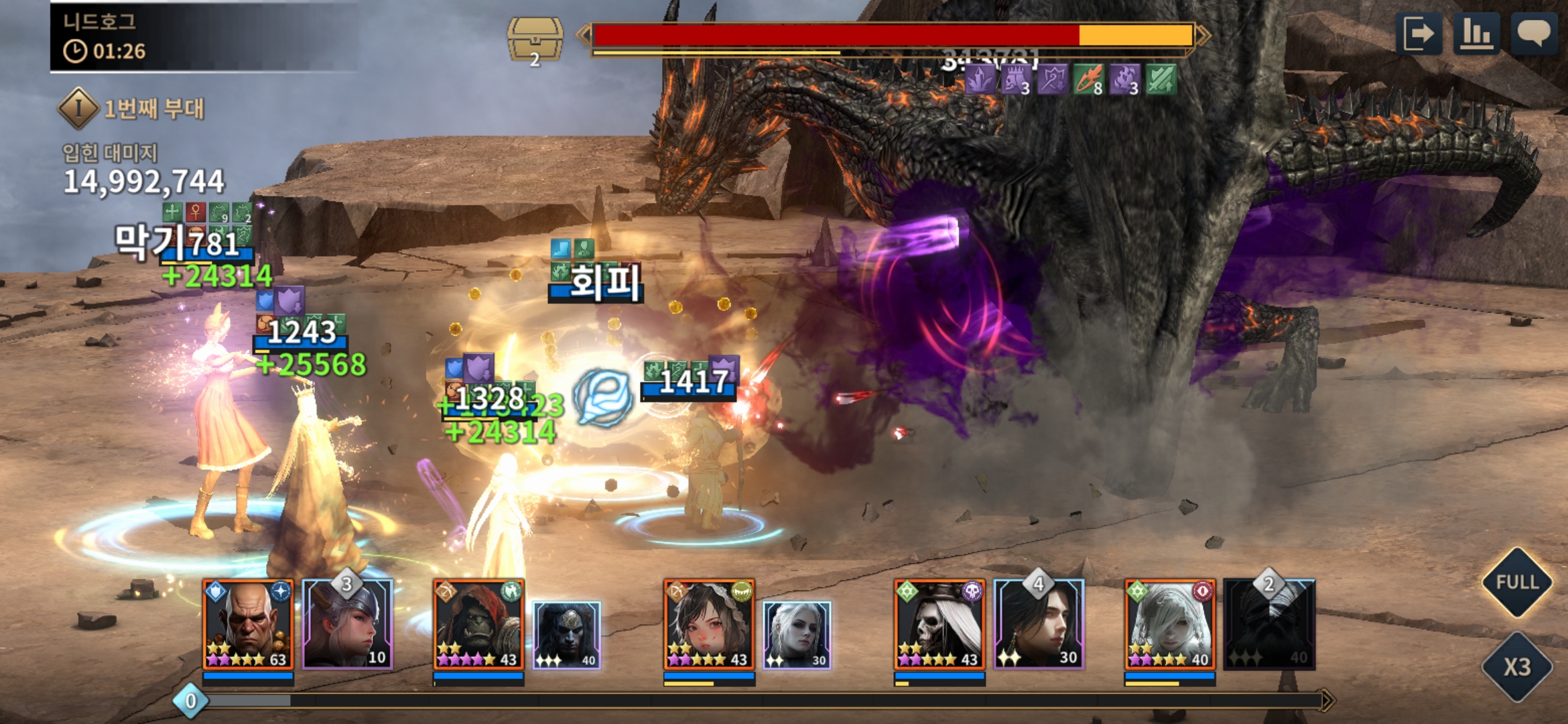Viewport: 1568px width, 724px height.
Task: Select the darkened bandaged hero portrait
Action: (x=1269, y=625)
